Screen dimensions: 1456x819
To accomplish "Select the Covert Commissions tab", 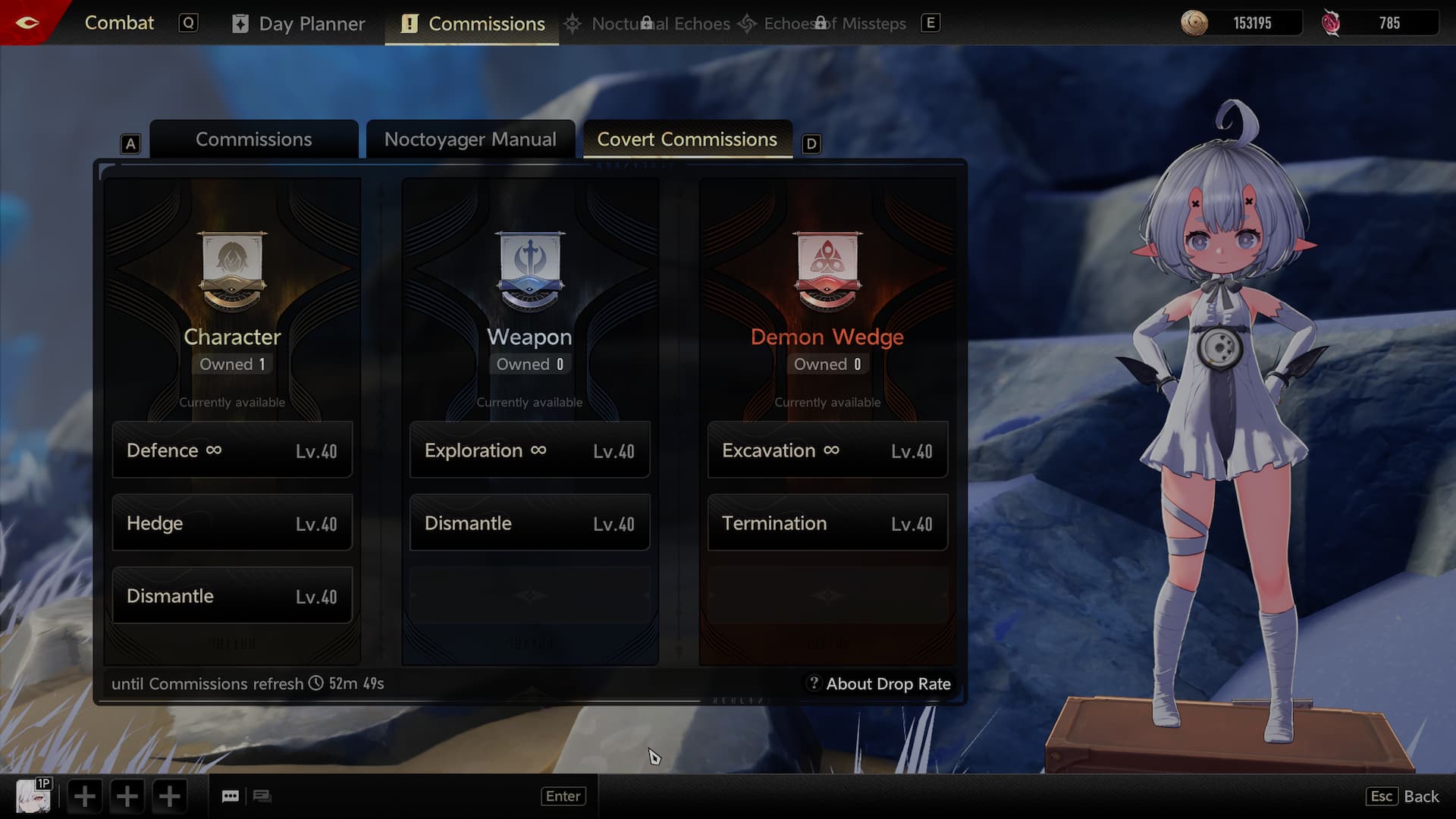I will (687, 140).
